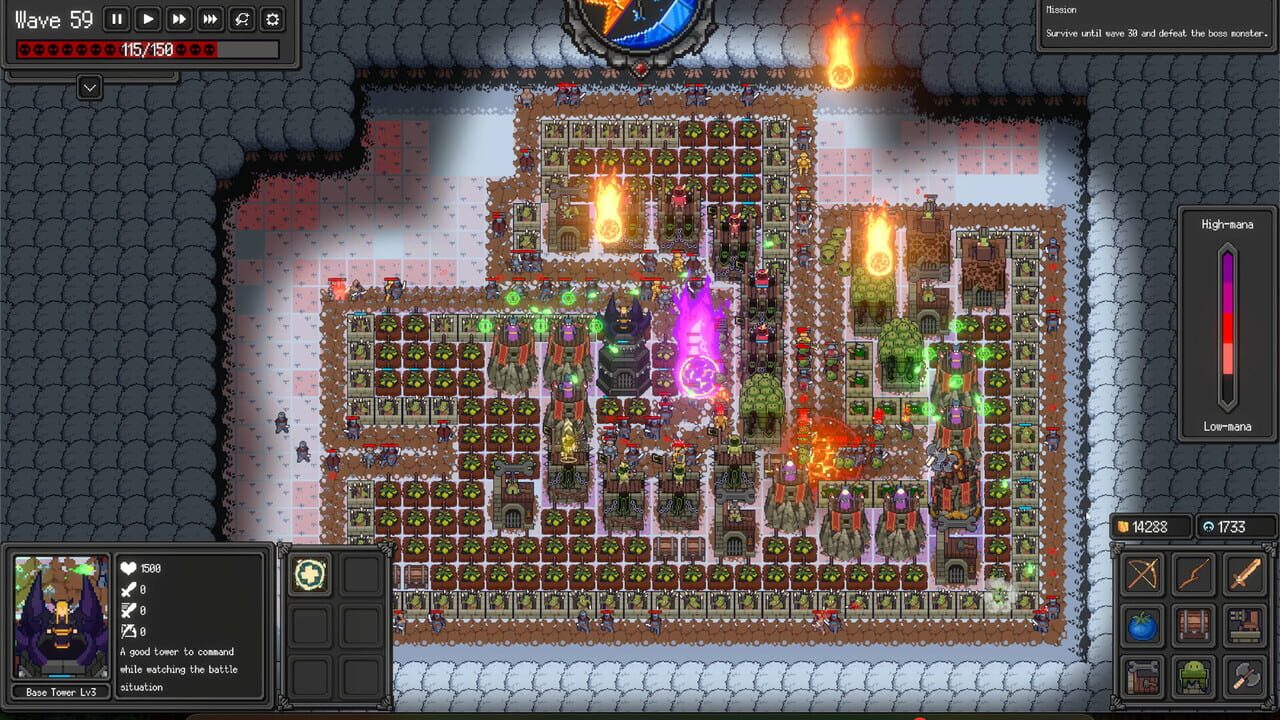The image size is (1280, 720).
Task: Pause the game with the pause button
Action: tap(117, 18)
